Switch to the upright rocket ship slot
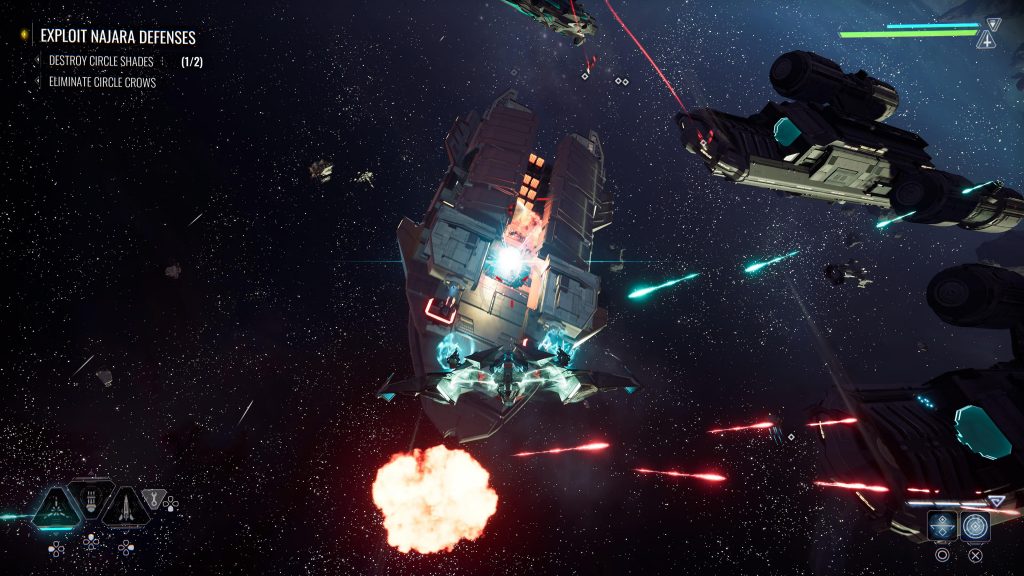 pos(126,507)
